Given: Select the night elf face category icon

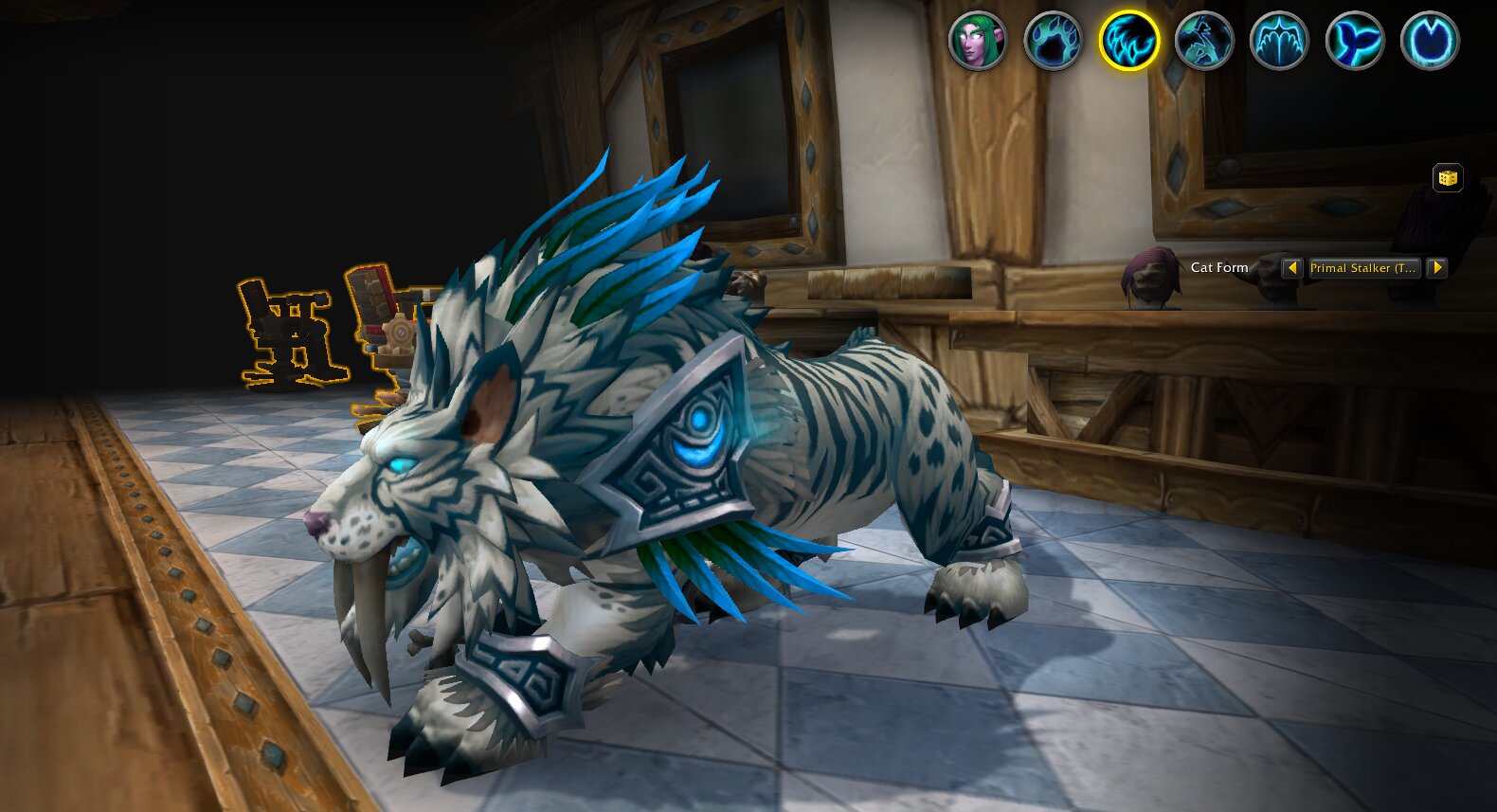Looking at the screenshot, I should pos(977,41).
